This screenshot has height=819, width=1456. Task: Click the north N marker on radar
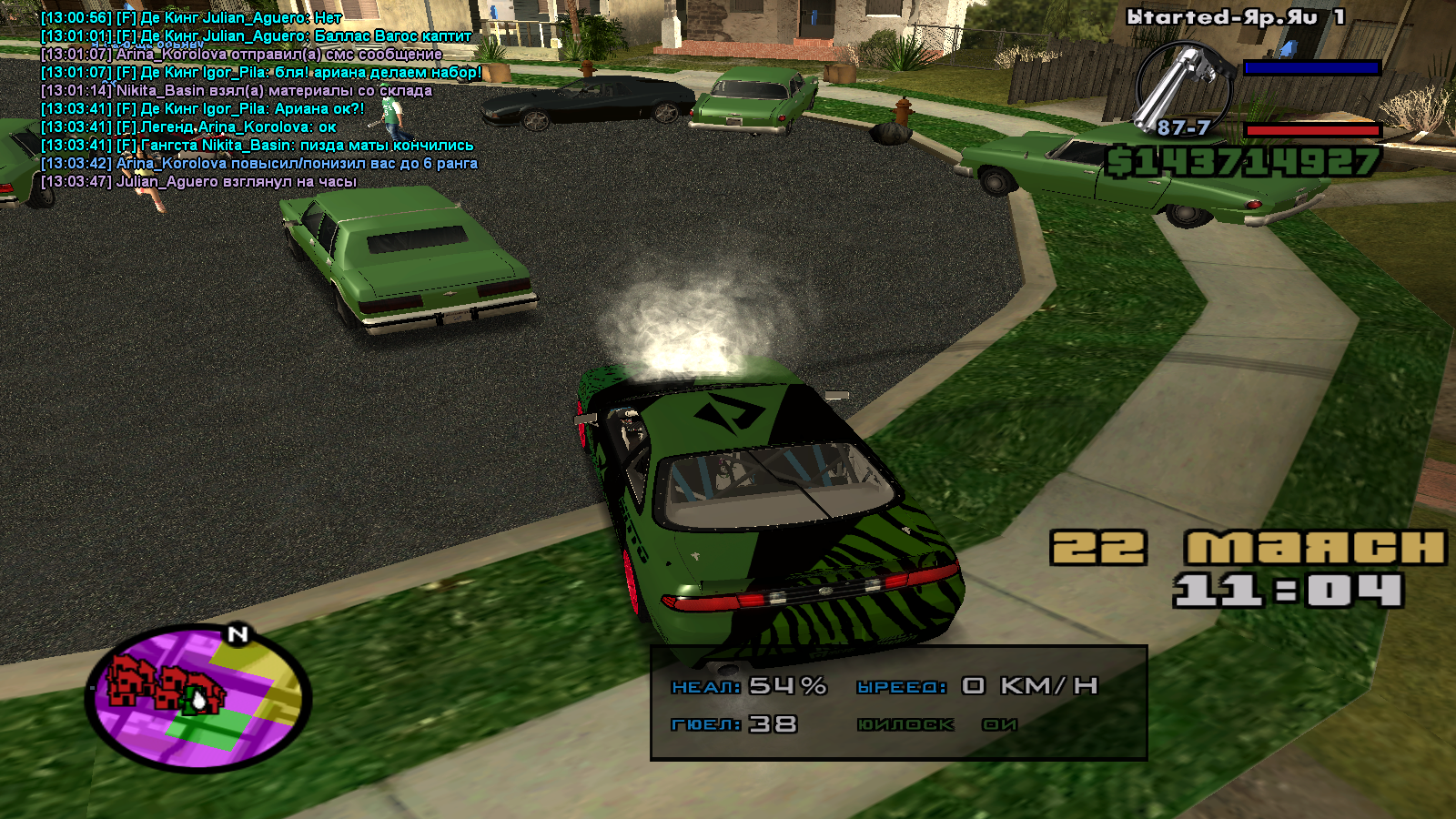coord(238,634)
